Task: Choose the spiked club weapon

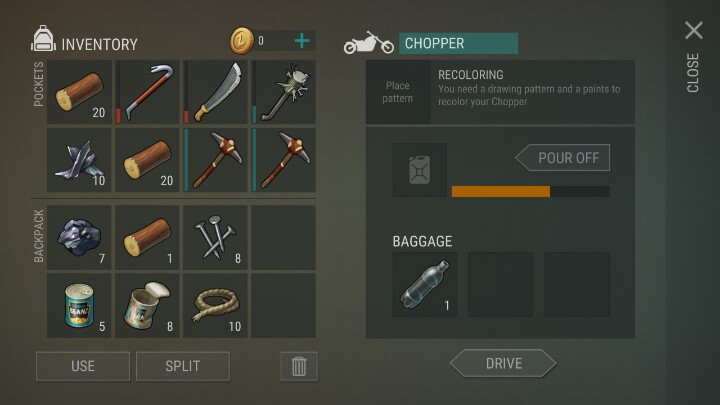Action: pyautogui.click(x=284, y=92)
